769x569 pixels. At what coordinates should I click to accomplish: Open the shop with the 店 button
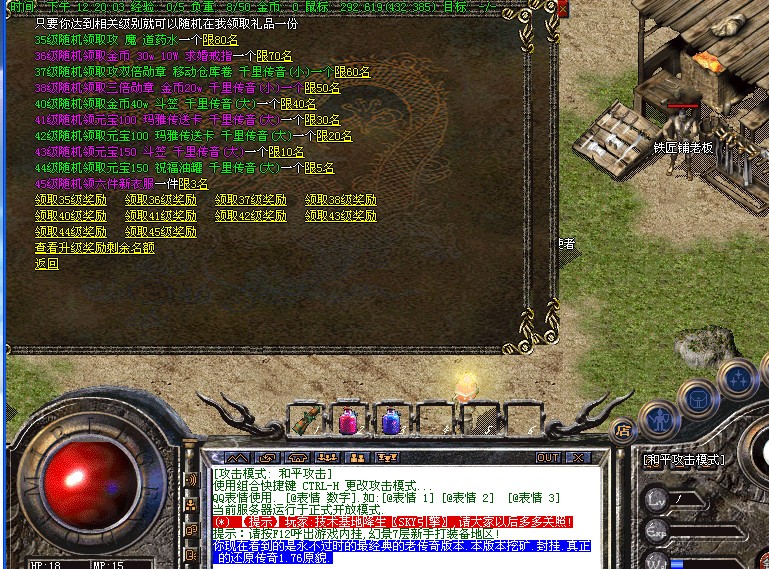click(x=622, y=432)
